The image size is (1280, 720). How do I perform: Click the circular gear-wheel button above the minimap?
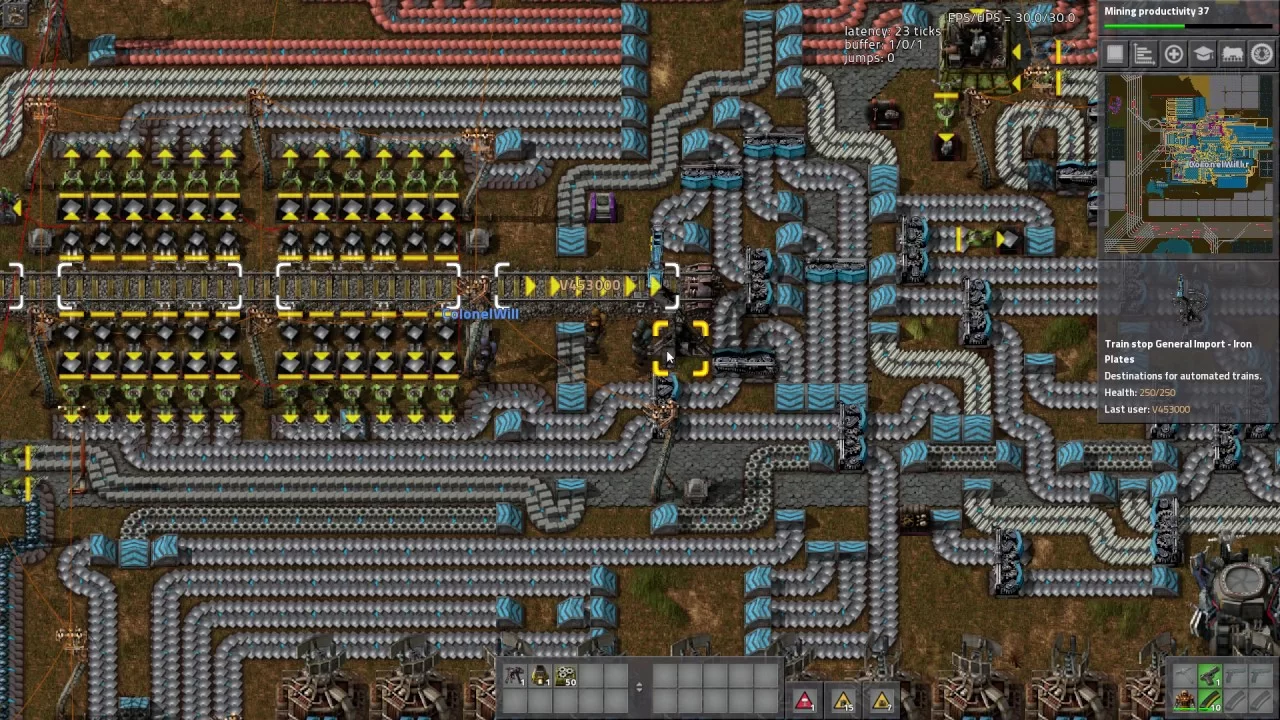pyautogui.click(x=1261, y=55)
